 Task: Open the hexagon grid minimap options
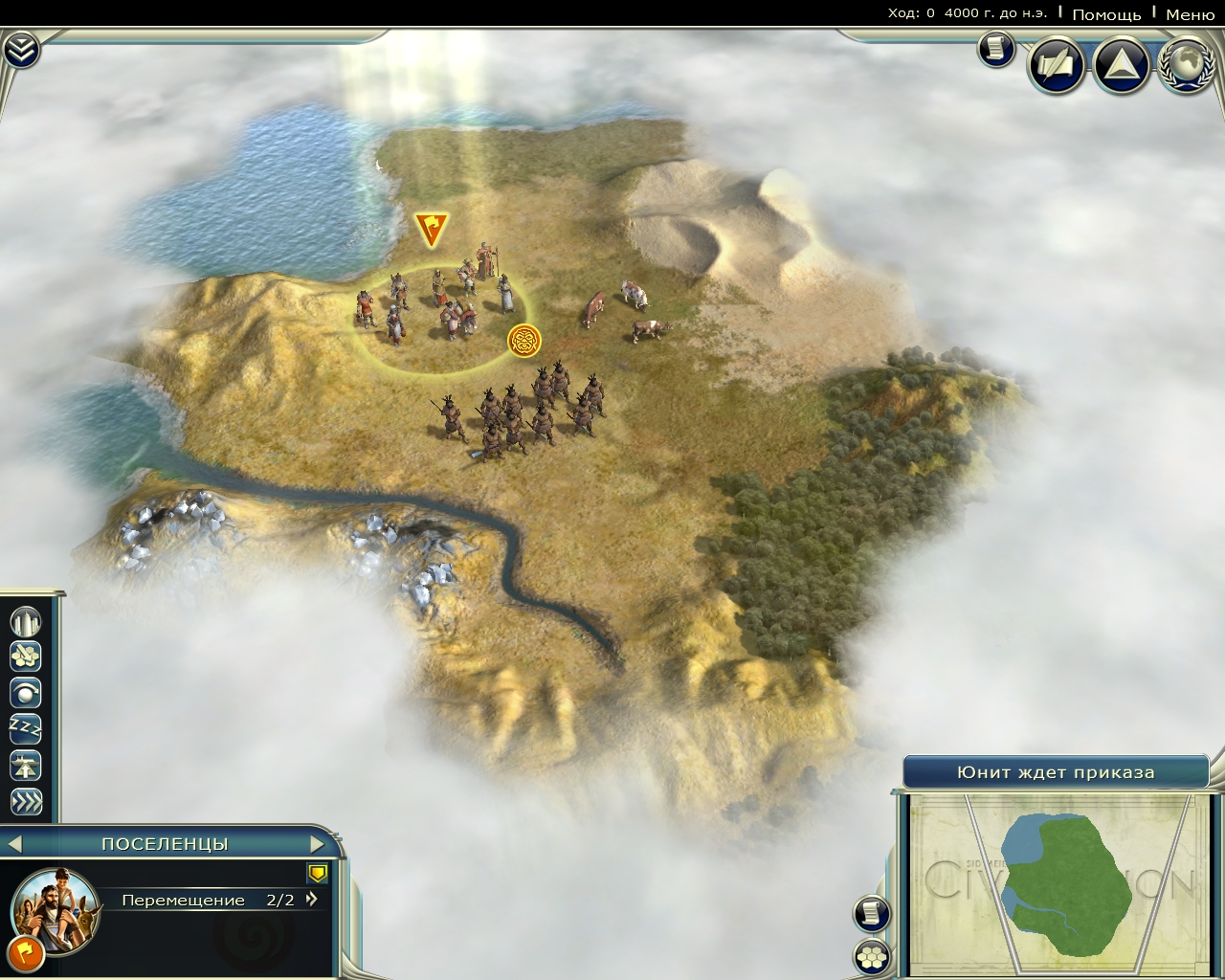871,955
